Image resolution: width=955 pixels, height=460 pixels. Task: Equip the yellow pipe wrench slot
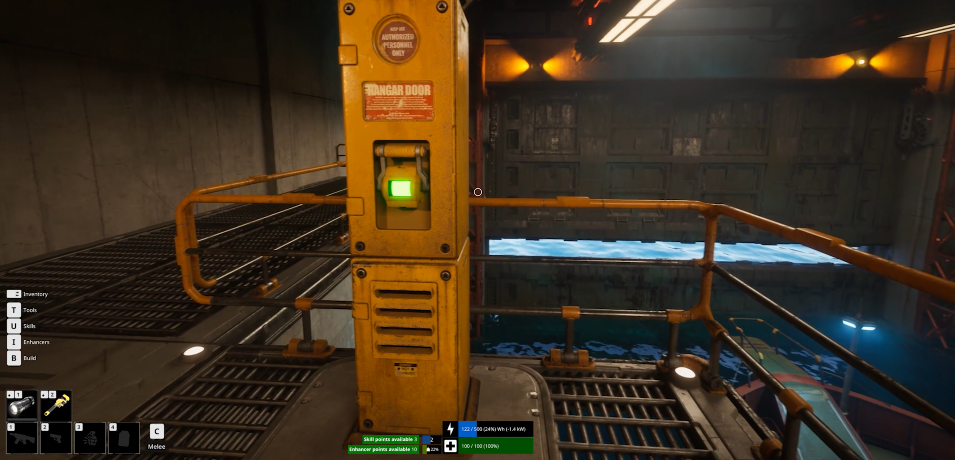tap(55, 404)
